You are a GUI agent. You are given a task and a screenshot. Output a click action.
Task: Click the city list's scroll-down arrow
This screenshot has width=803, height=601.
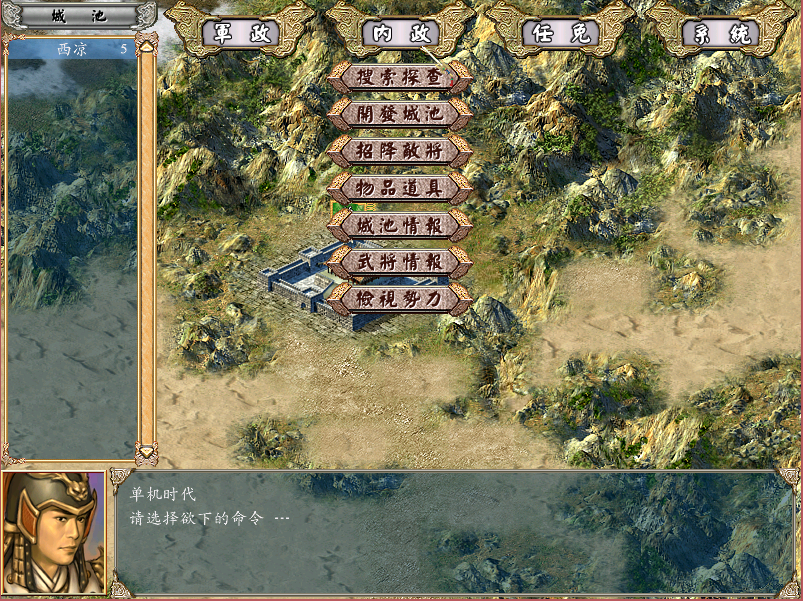point(146,453)
